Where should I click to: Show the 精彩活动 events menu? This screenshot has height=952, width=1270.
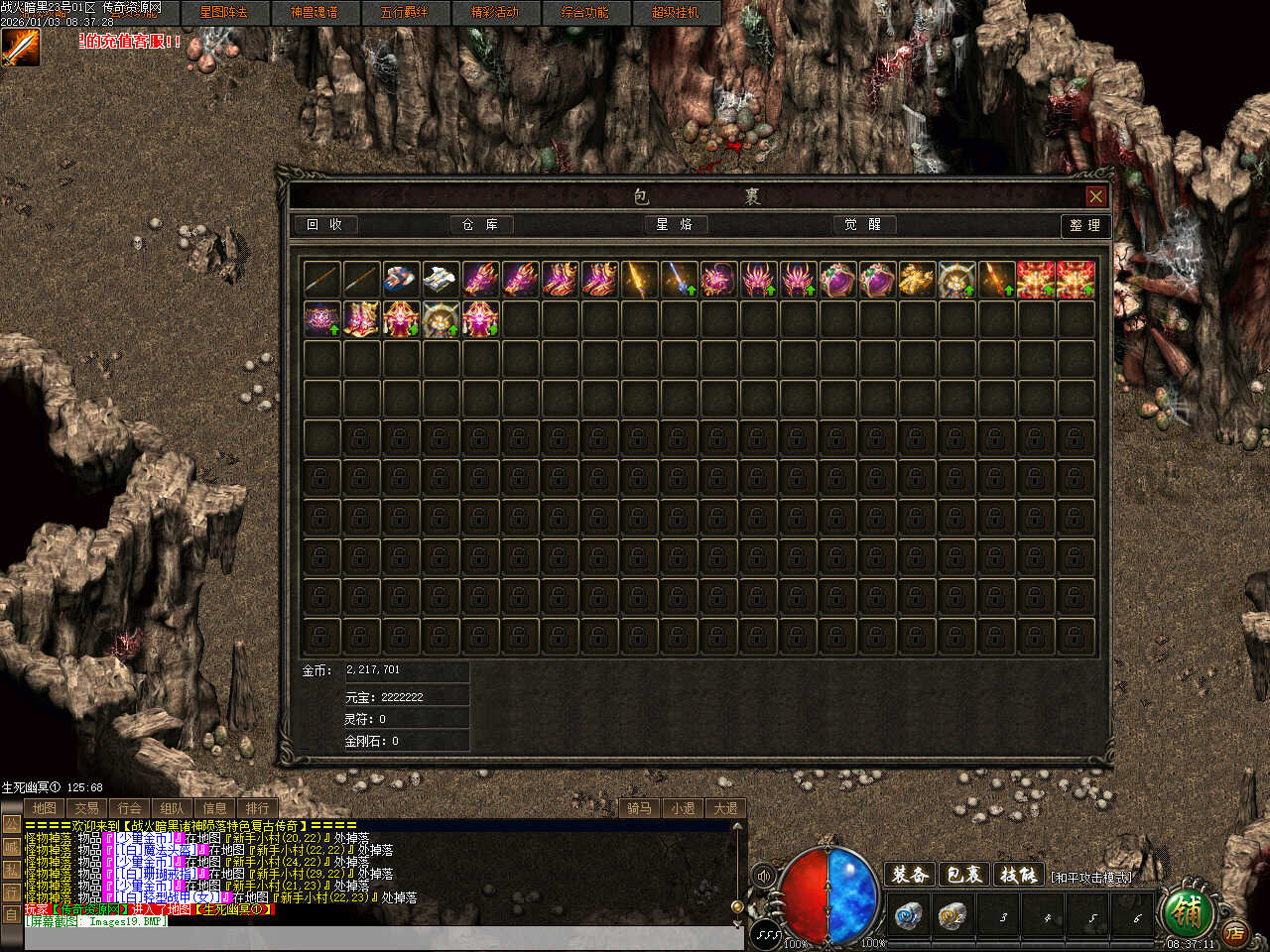494,13
